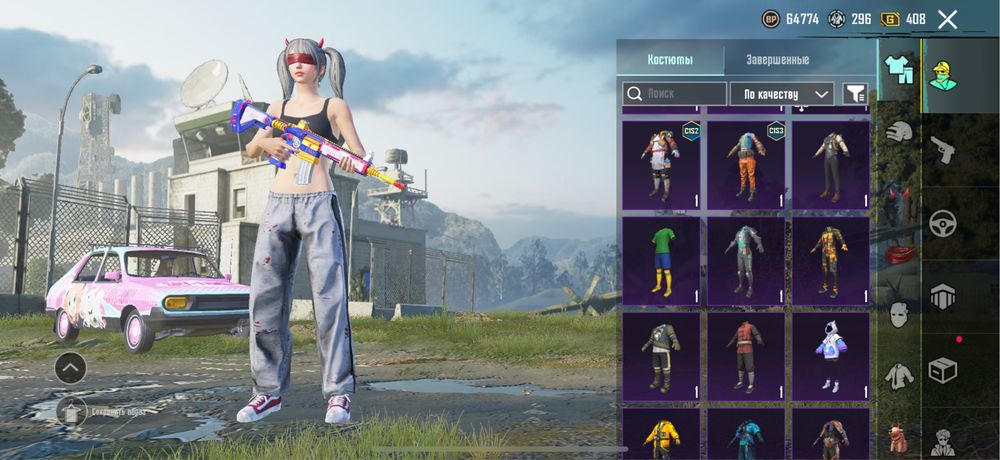Select the character avatar category icon
The image size is (1000, 460).
[x=943, y=74]
